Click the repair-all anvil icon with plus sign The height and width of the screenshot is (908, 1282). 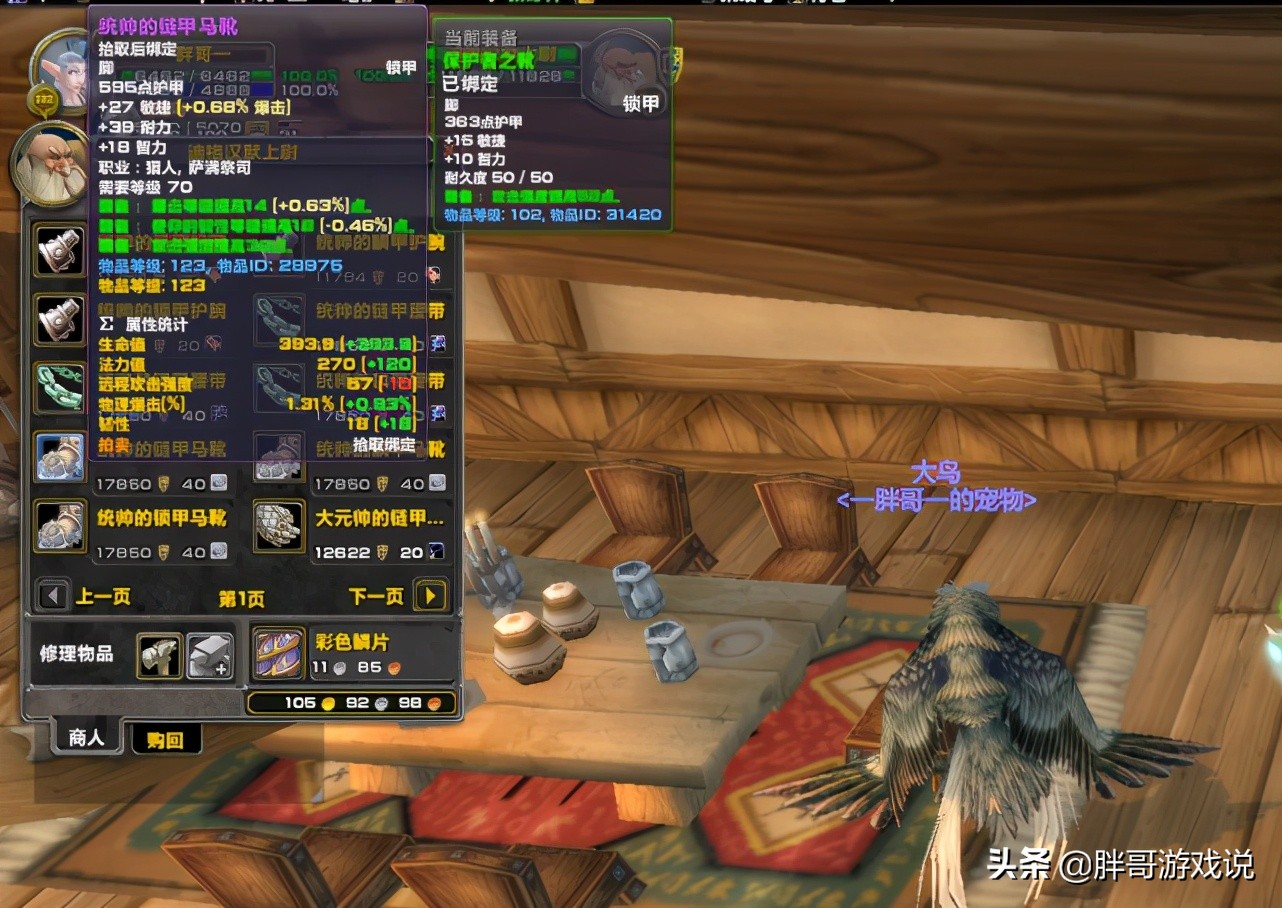211,655
